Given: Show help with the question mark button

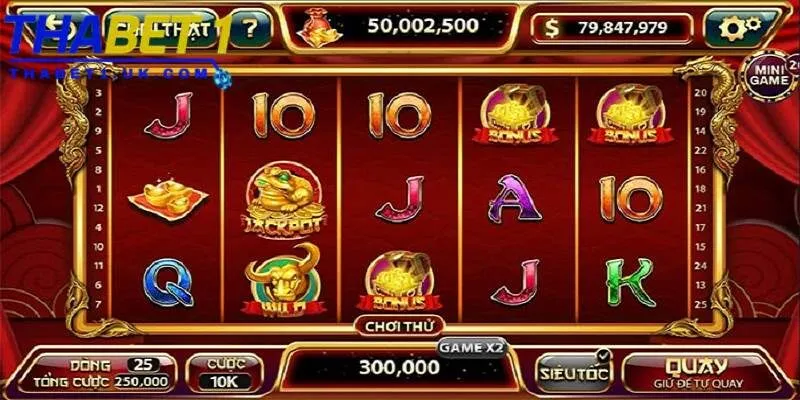Looking at the screenshot, I should coord(250,29).
